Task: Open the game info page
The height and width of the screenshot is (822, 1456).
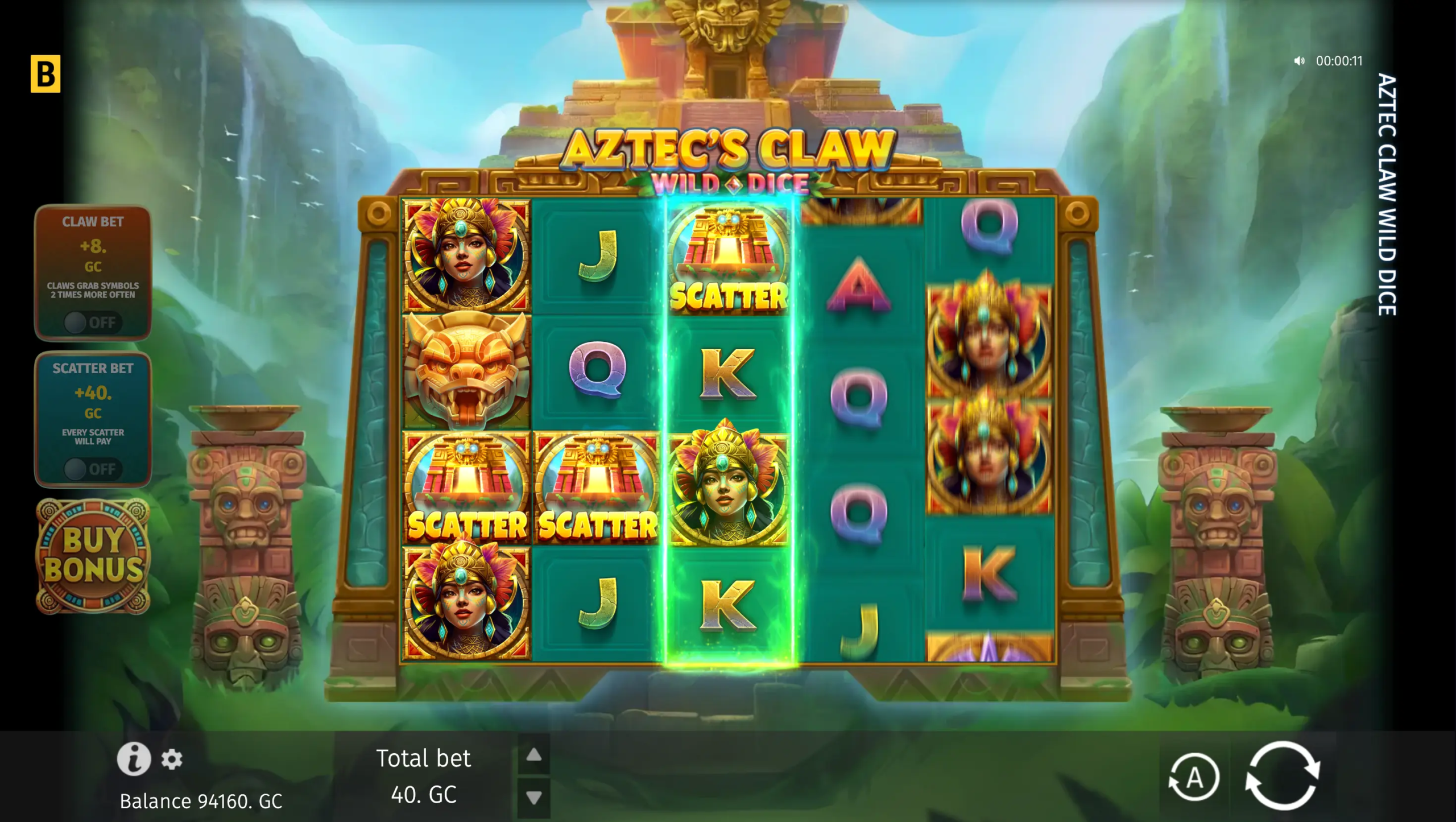Action: click(134, 759)
